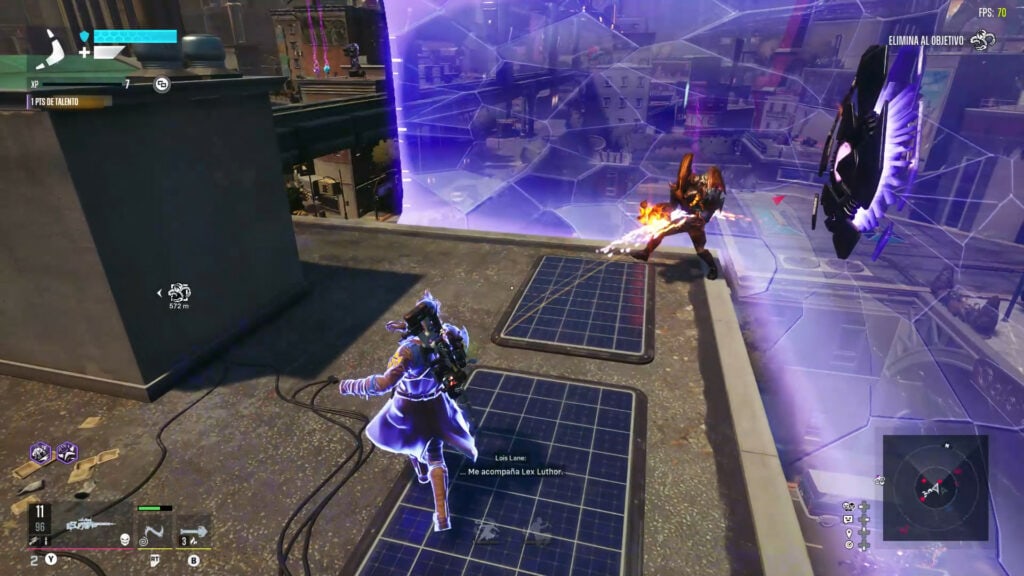The image size is (1024, 576).
Task: Activate the boomerang traversal ability icon
Action: 151,528
